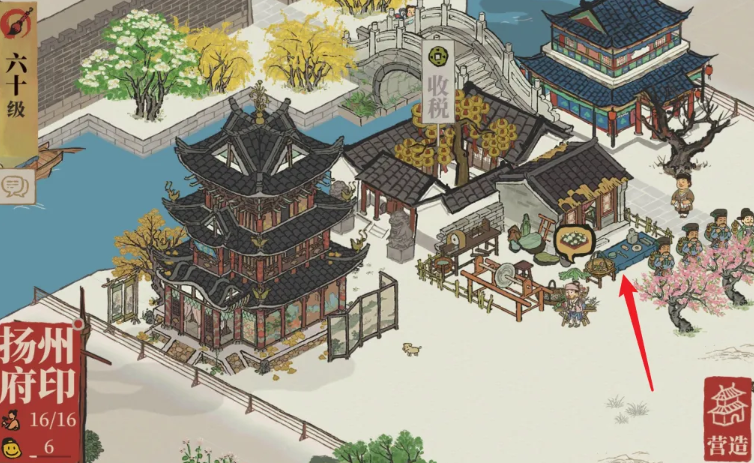Image resolution: width=754 pixels, height=463 pixels.
Task: Open the 营造 build menu
Action: click(x=727, y=417)
